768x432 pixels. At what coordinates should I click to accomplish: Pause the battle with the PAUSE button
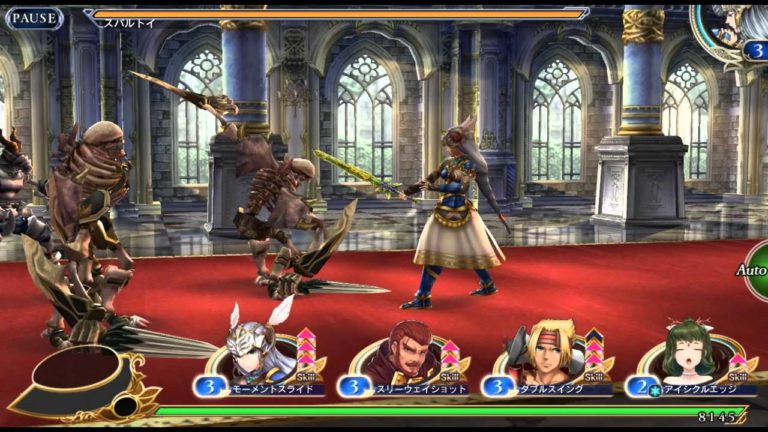point(33,18)
